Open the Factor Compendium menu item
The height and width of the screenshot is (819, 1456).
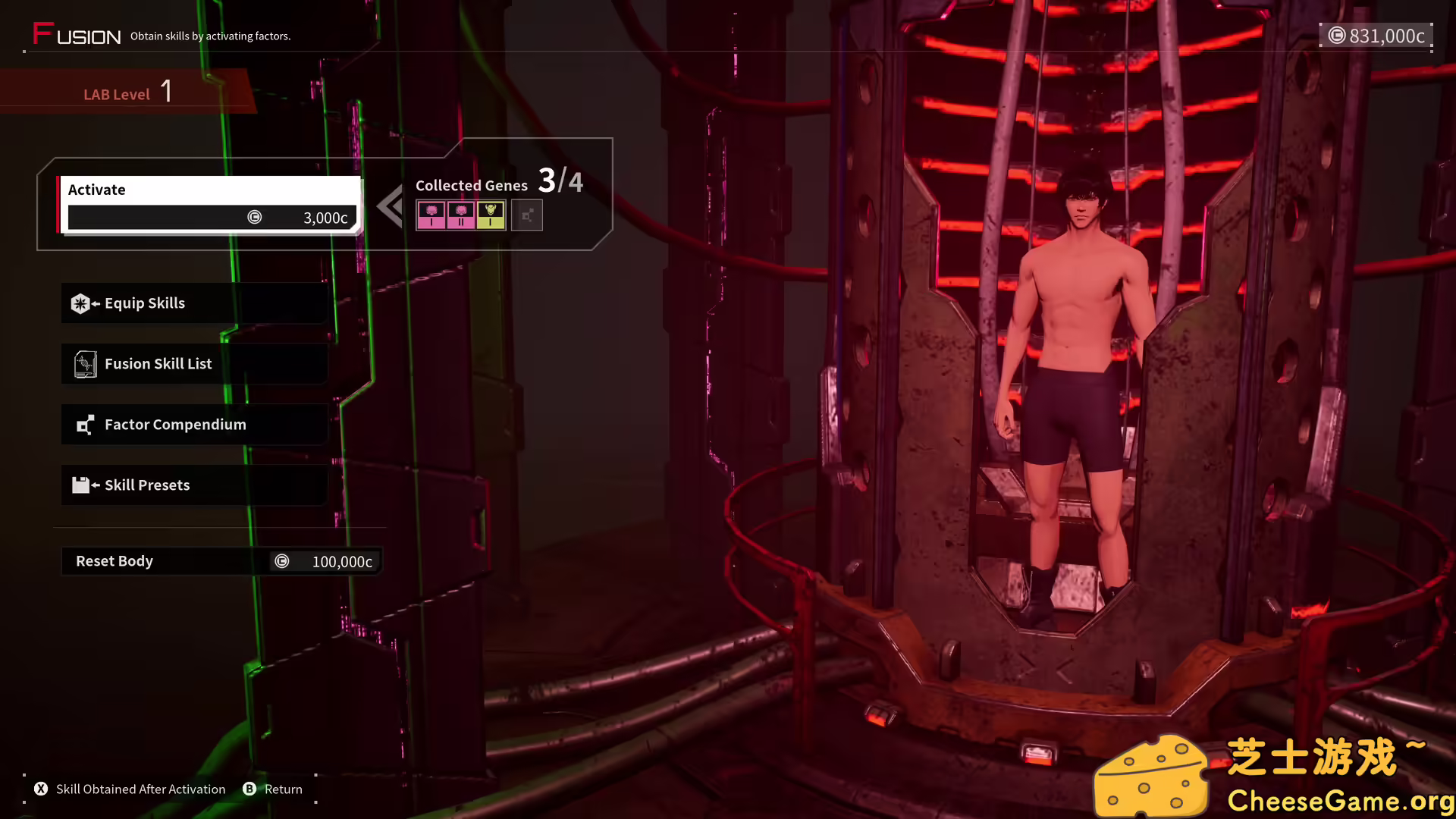pos(193,424)
